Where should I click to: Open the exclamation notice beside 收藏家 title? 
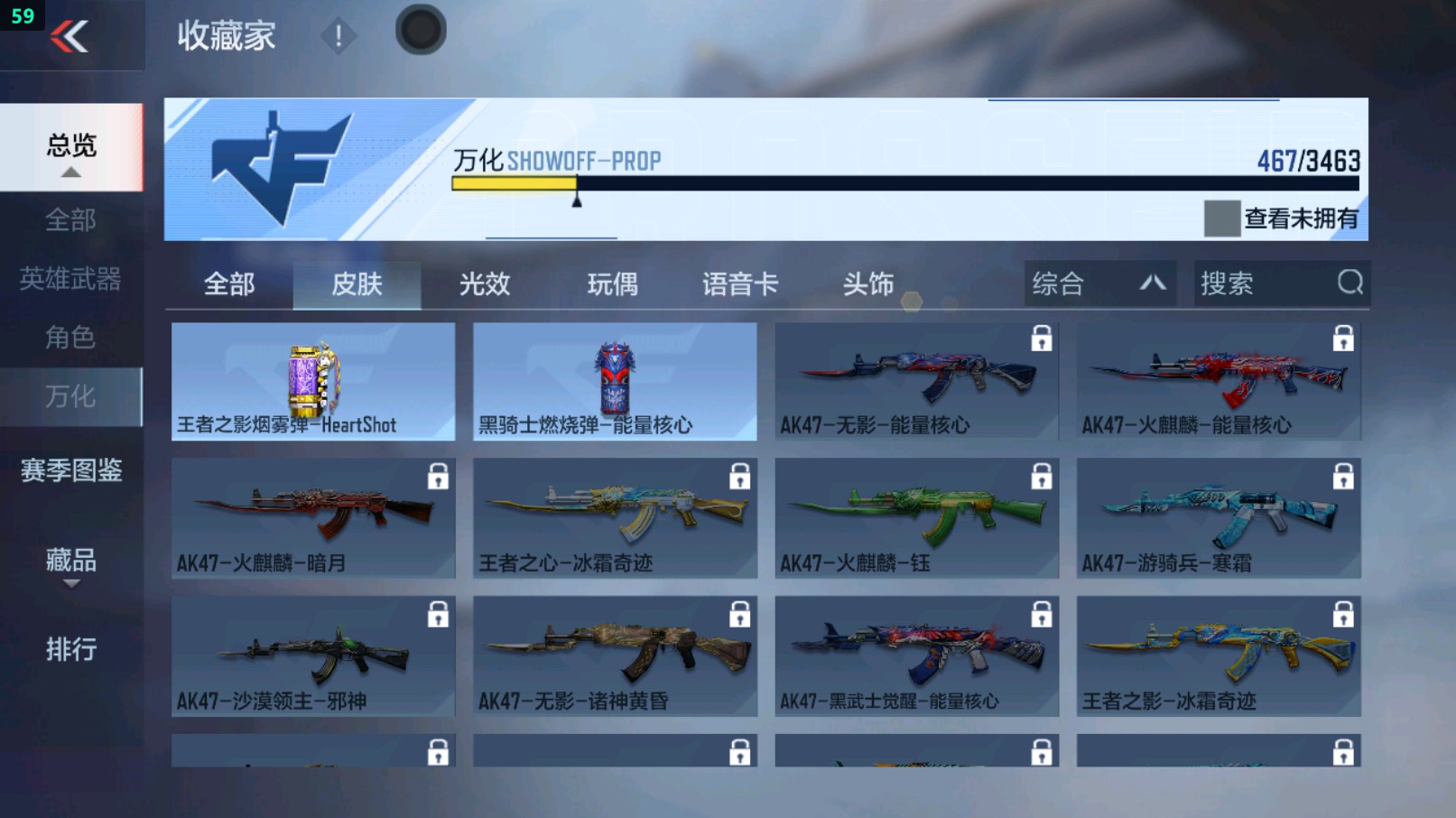point(338,38)
